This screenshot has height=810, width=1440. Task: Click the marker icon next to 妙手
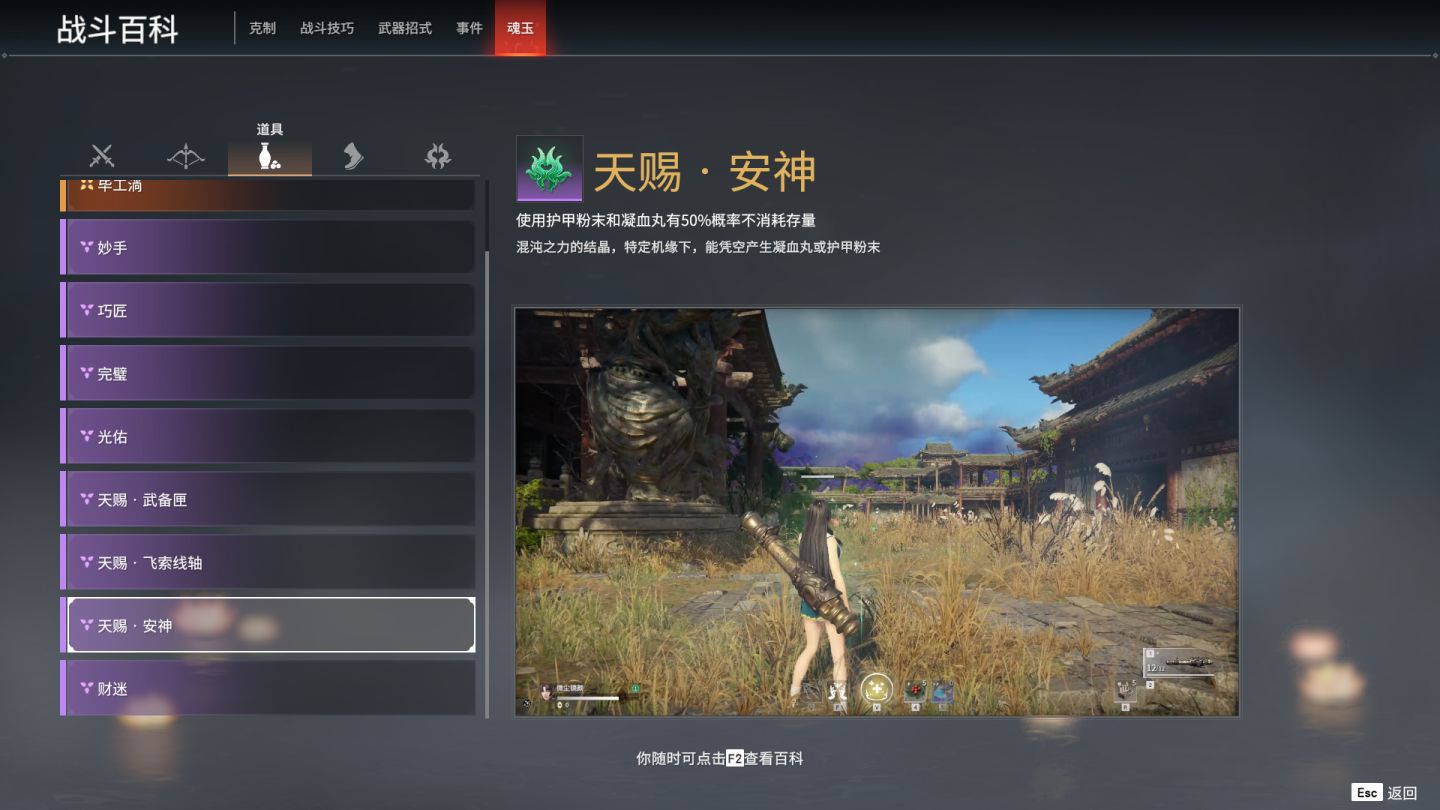(x=87, y=247)
